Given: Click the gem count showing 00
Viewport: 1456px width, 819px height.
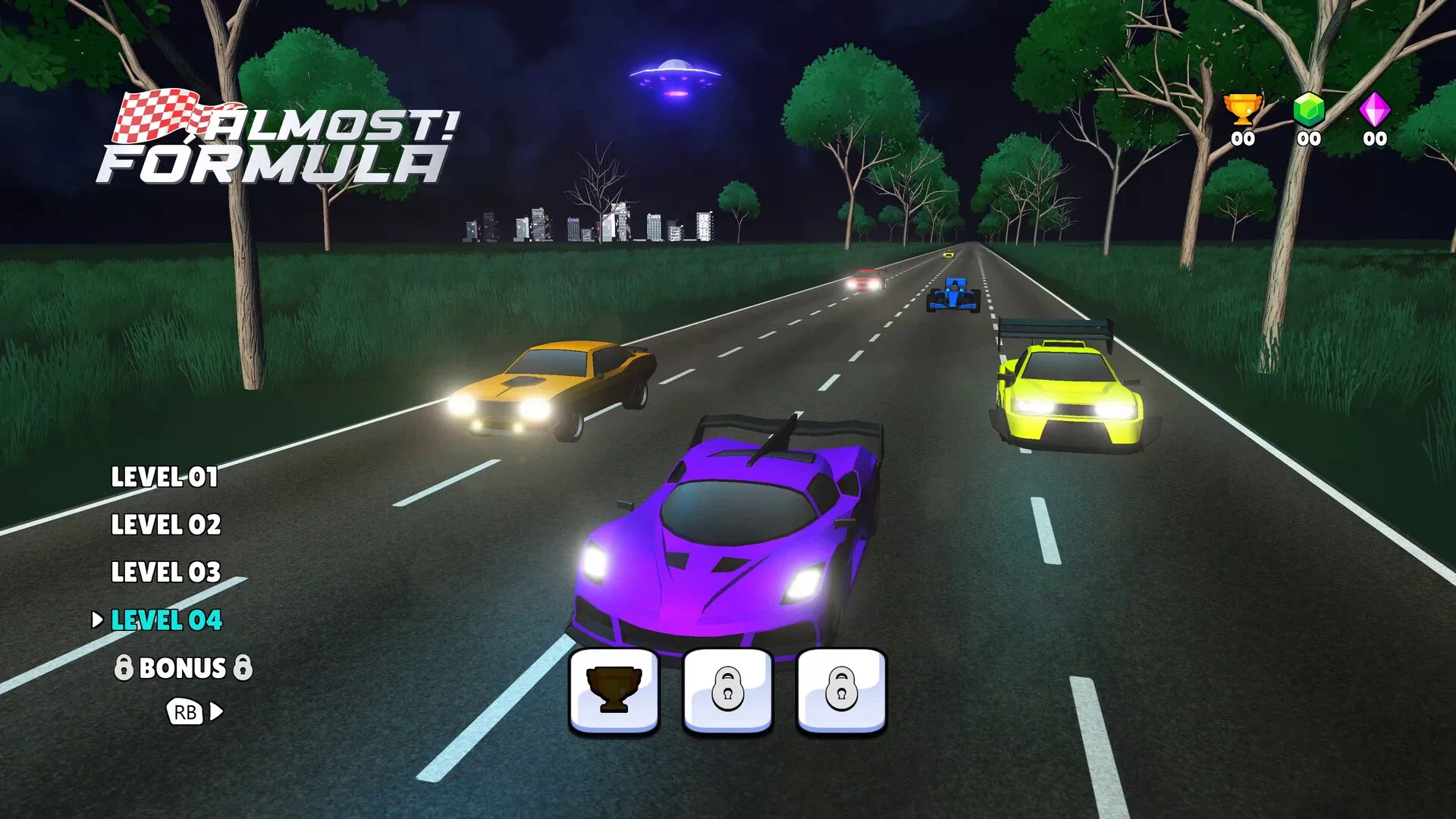Looking at the screenshot, I should 1309,139.
